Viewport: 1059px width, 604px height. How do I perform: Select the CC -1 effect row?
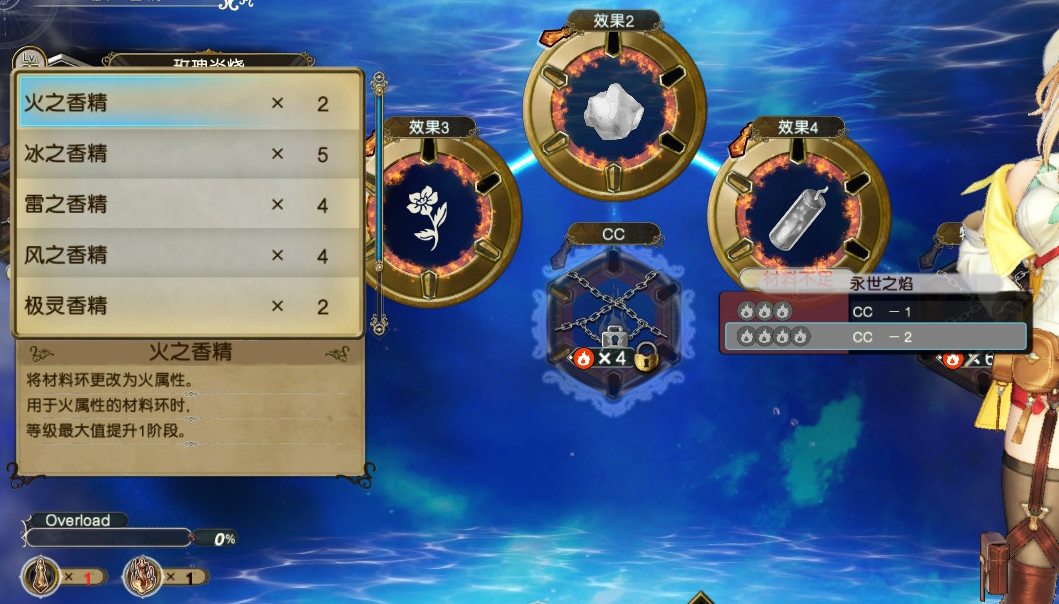click(x=873, y=311)
